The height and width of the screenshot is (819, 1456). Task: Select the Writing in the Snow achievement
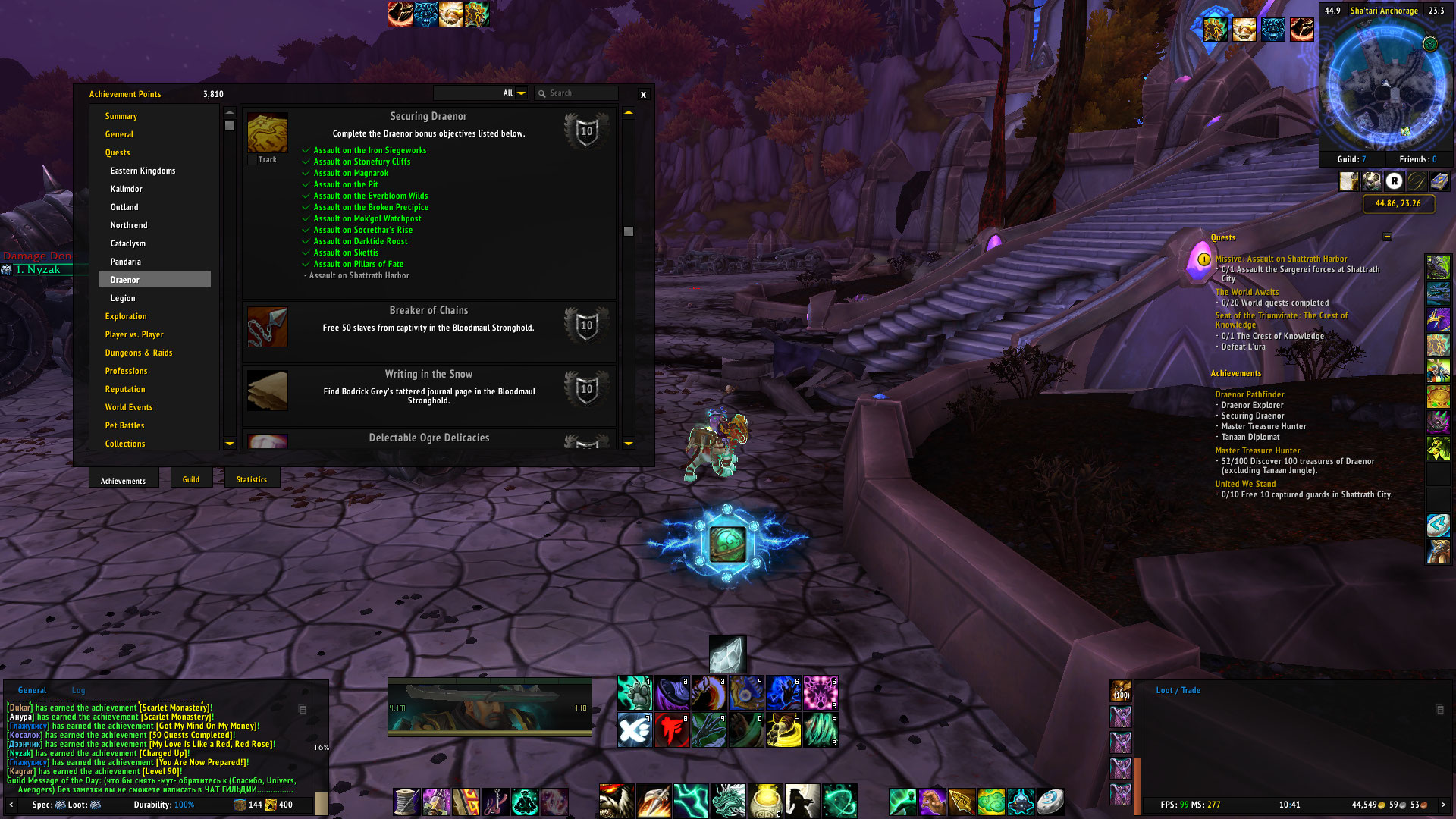click(428, 390)
